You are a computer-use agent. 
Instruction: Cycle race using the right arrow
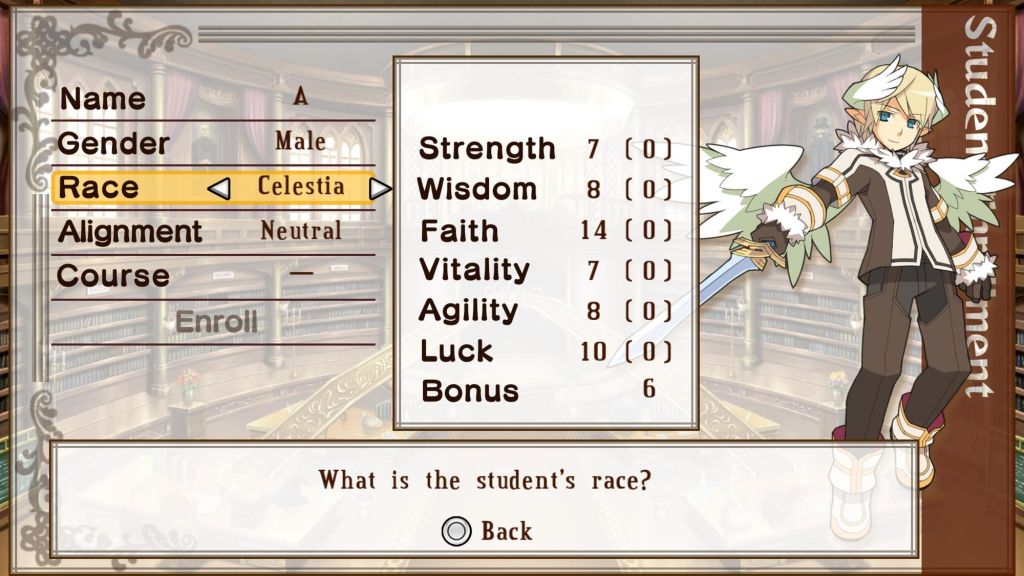click(x=379, y=188)
